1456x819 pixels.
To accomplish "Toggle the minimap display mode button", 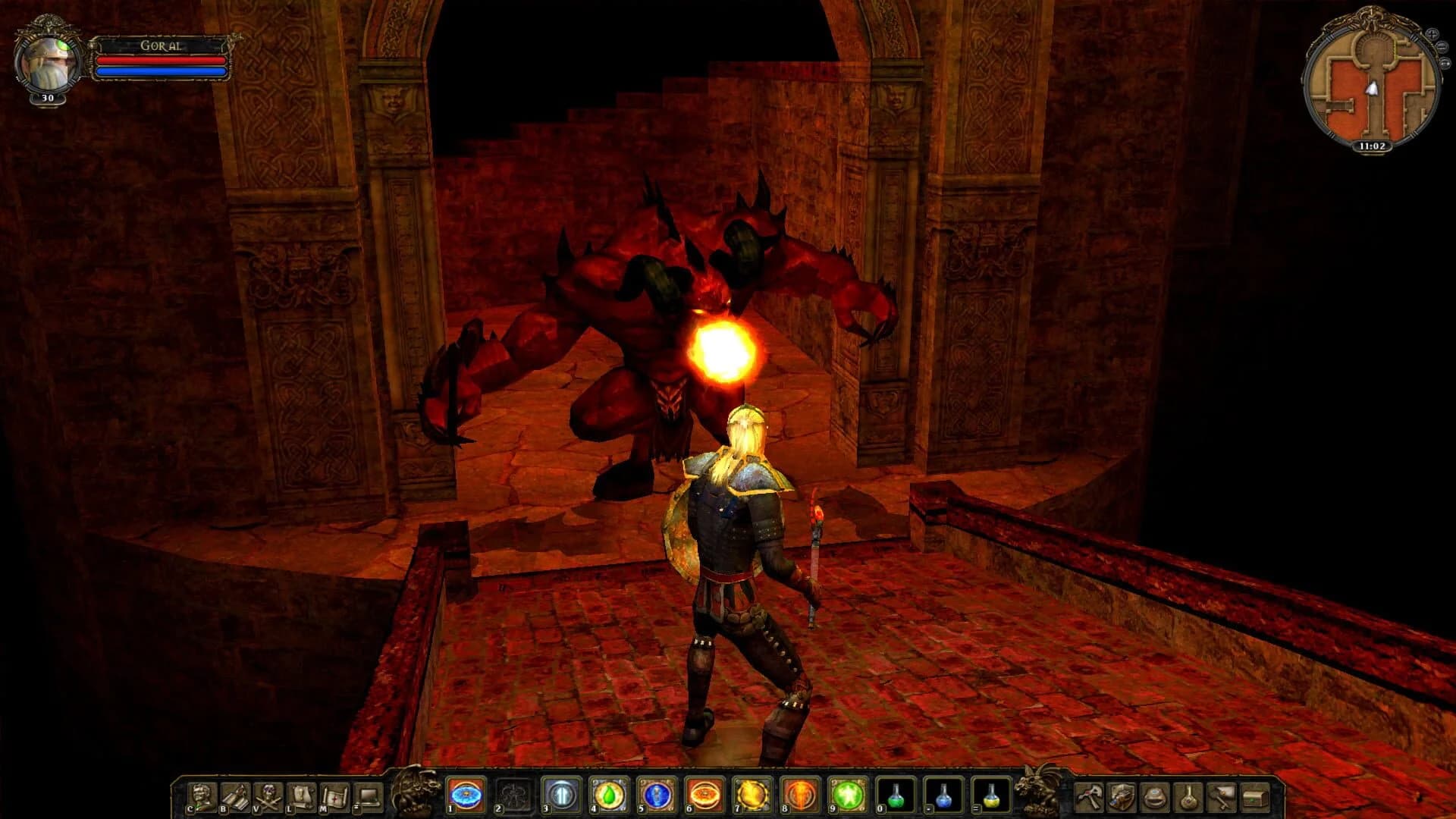I will click(x=1445, y=62).
